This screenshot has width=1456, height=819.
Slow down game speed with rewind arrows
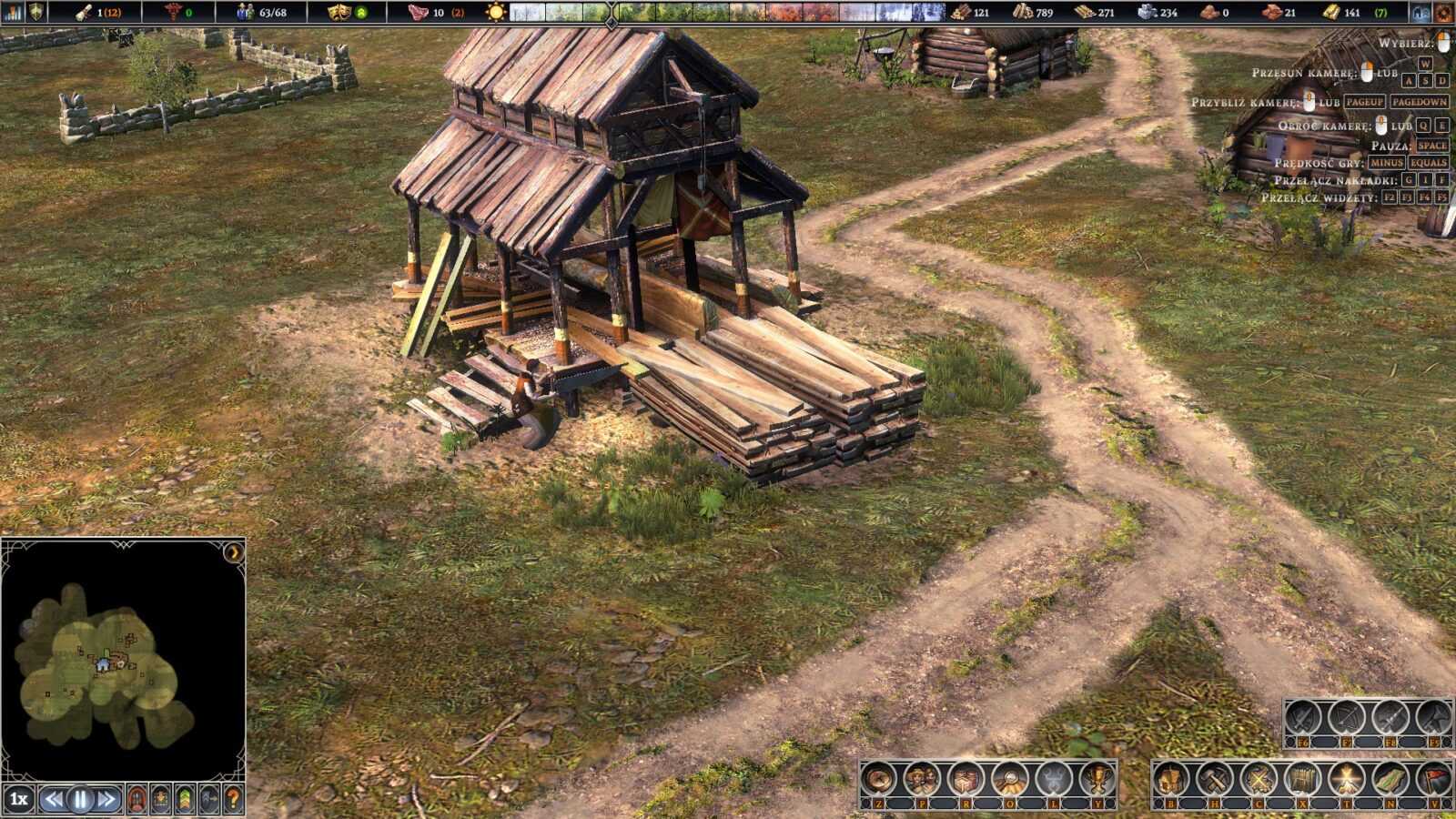coord(55,800)
